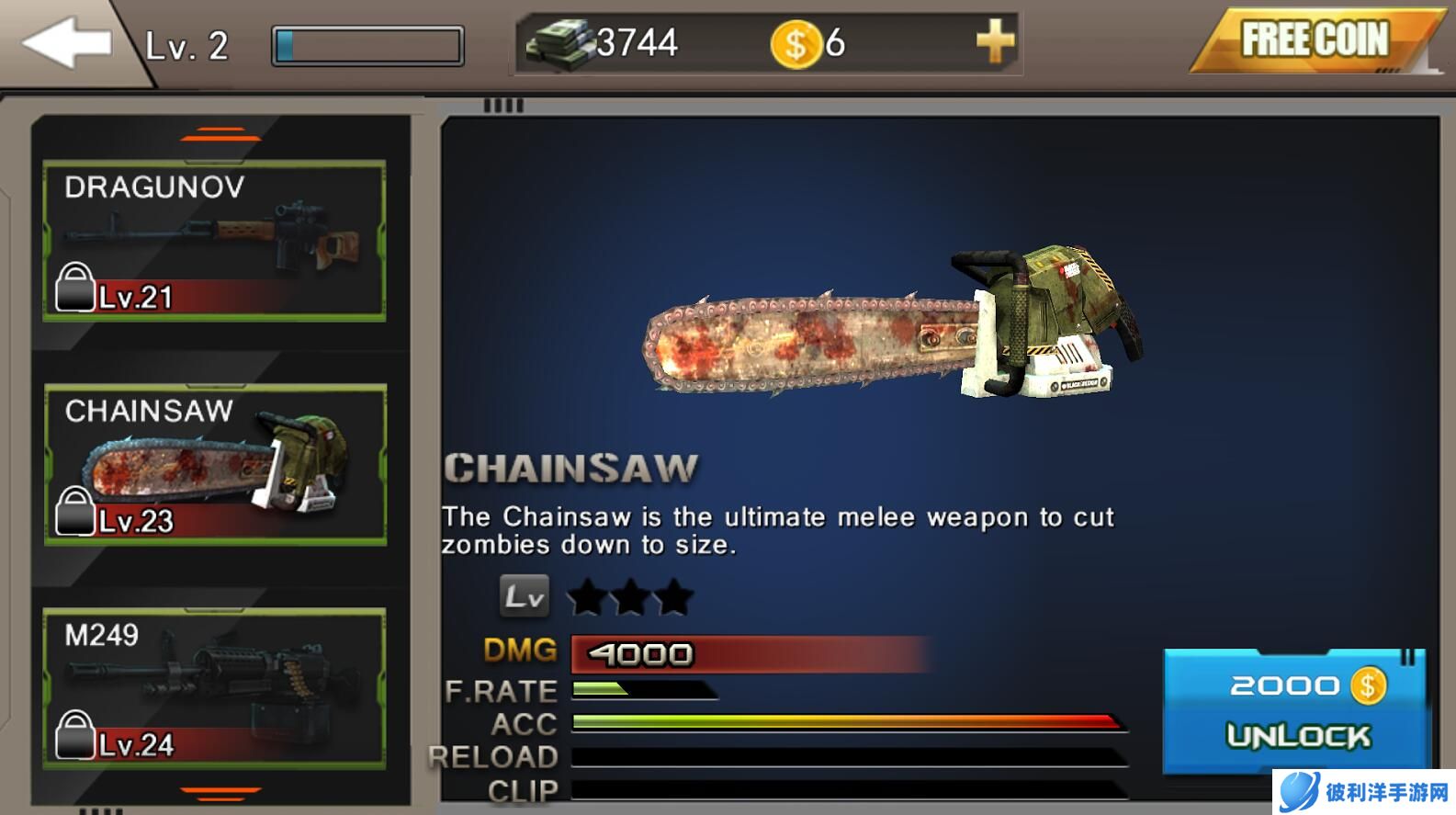Click the orange down arrow below the weapon list
This screenshot has height=815, width=1456.
(220, 792)
